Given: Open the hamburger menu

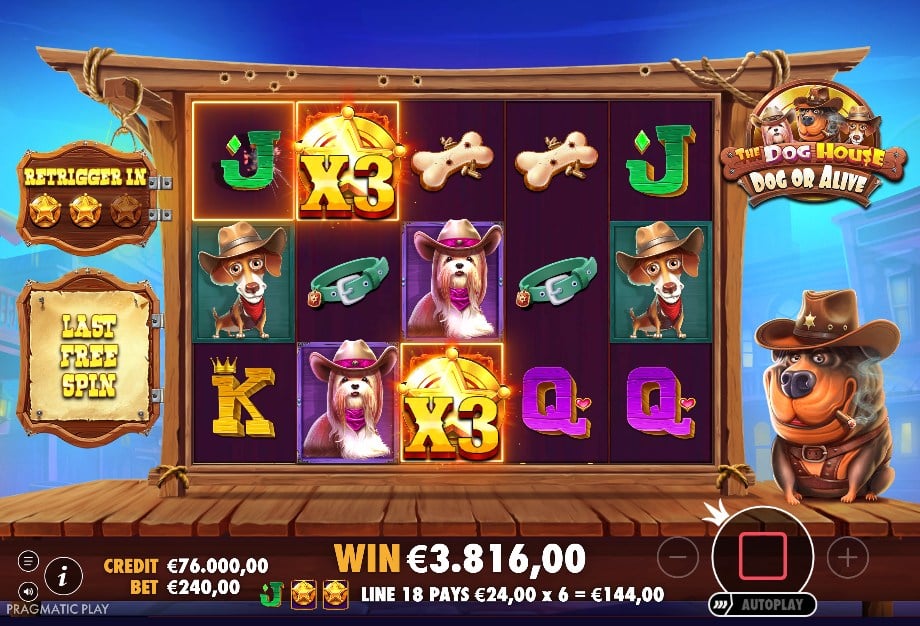Looking at the screenshot, I should tap(27, 560).
